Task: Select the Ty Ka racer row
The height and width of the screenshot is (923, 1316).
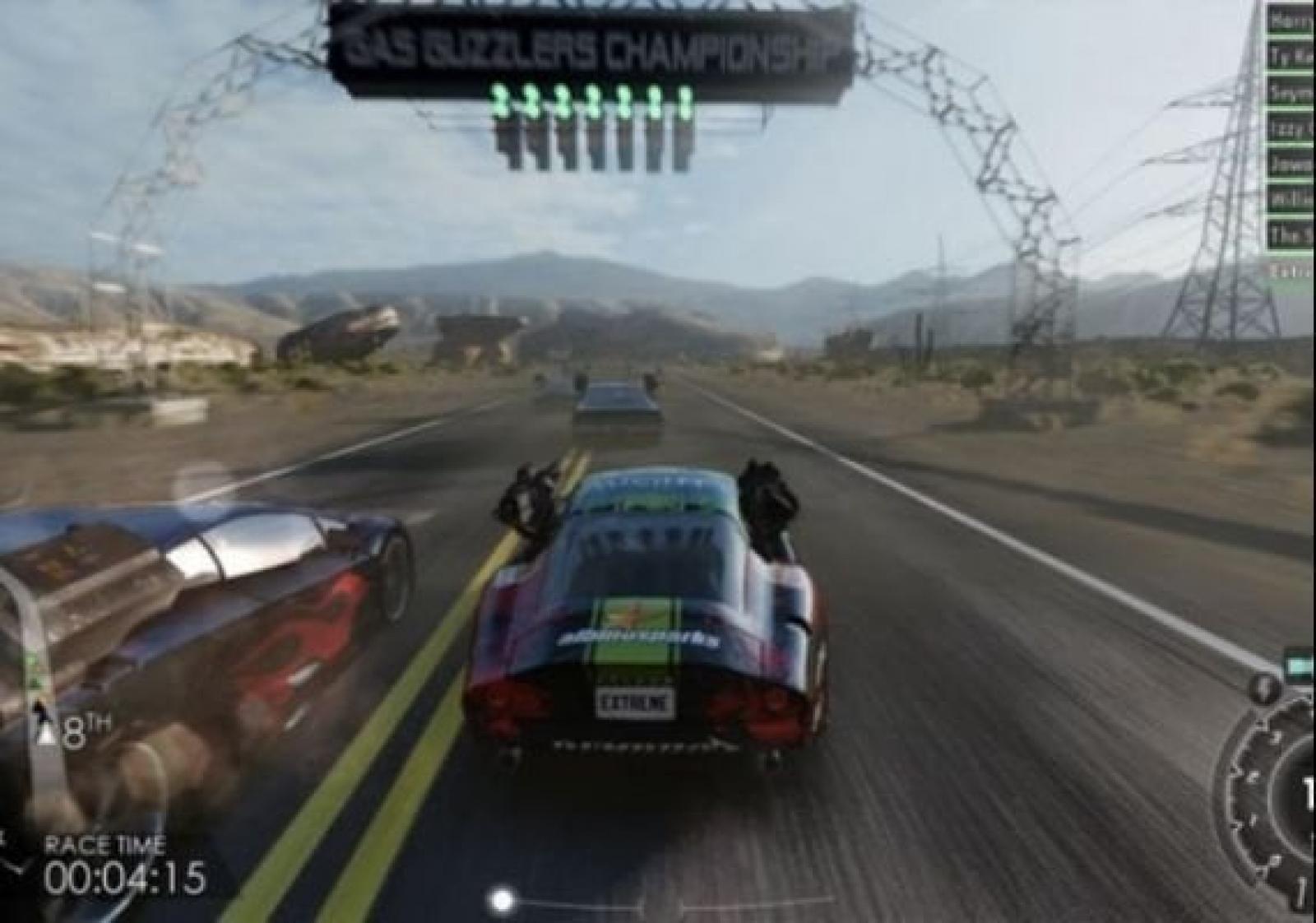Action: click(x=1291, y=57)
